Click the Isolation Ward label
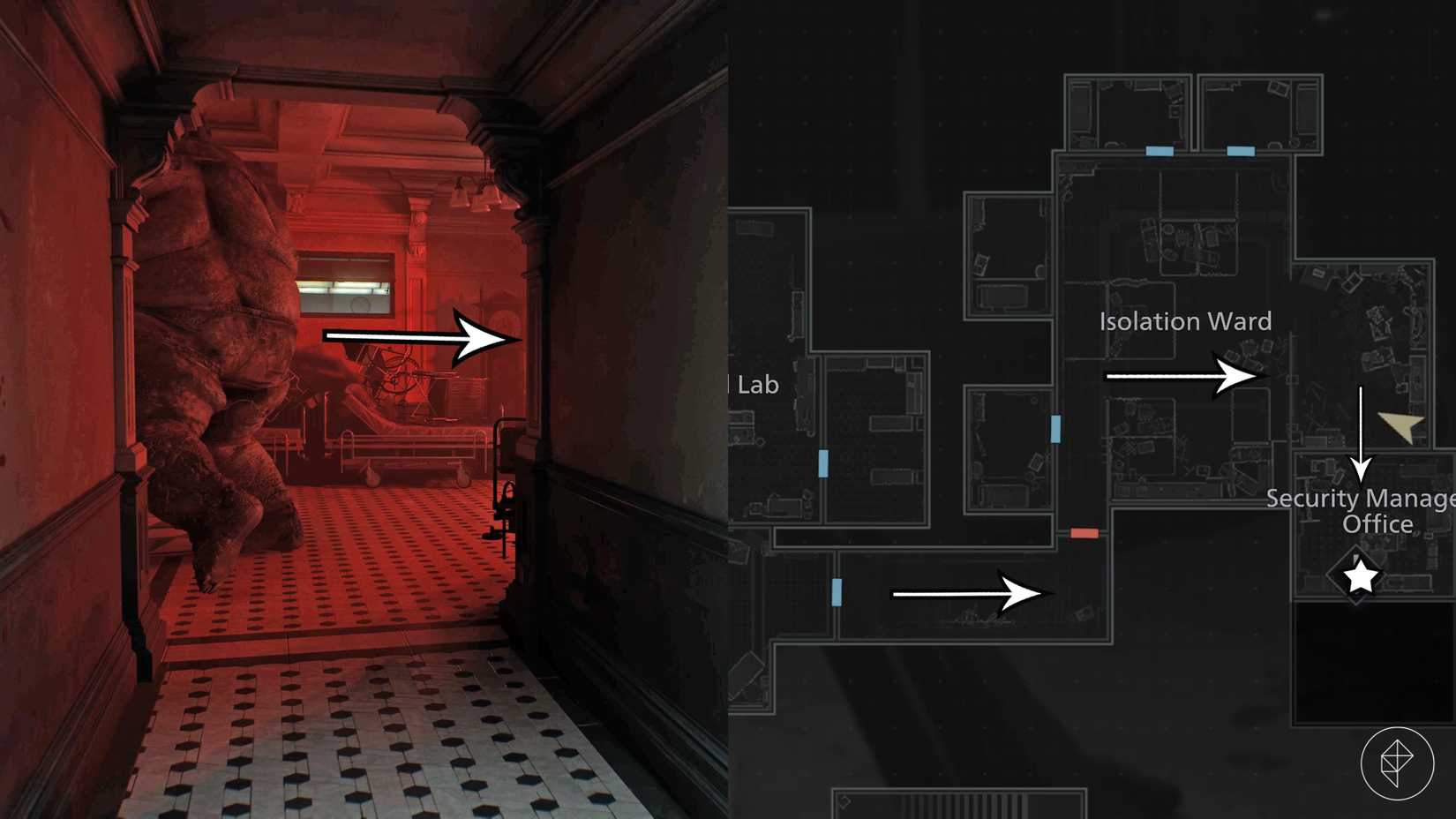 point(1185,321)
